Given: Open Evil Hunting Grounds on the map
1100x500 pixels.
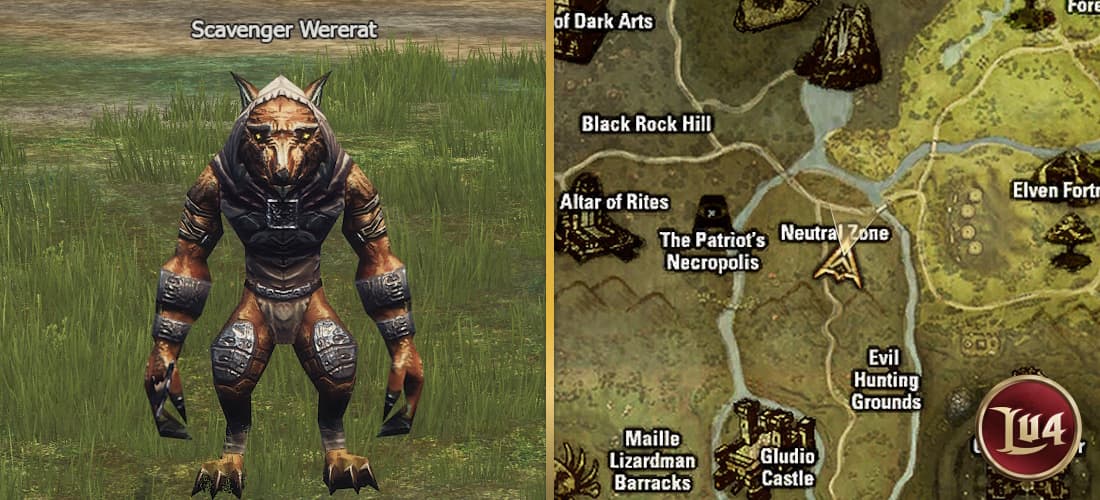Looking at the screenshot, I should [x=886, y=380].
